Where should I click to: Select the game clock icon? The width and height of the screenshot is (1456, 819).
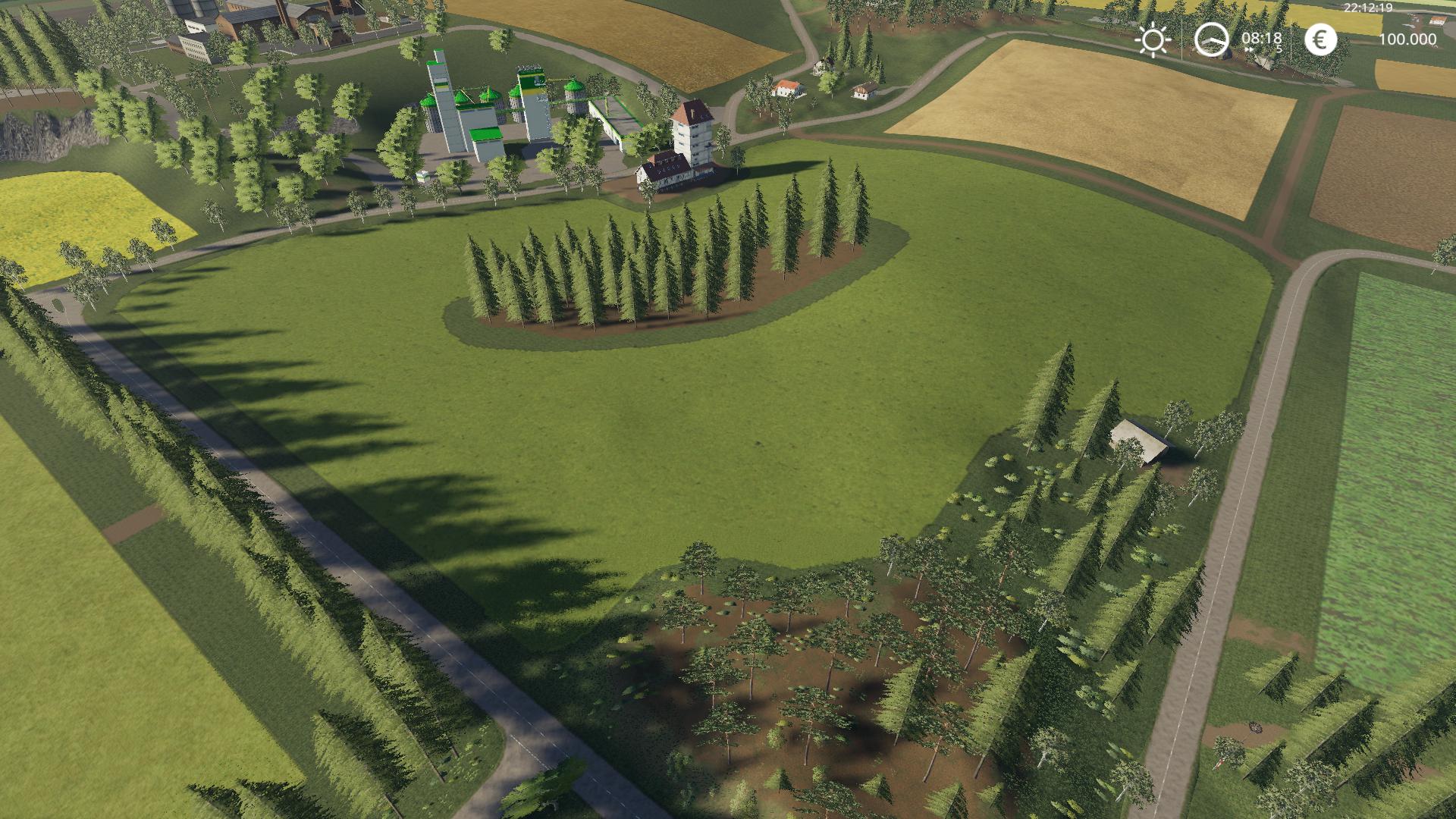click(x=1211, y=39)
